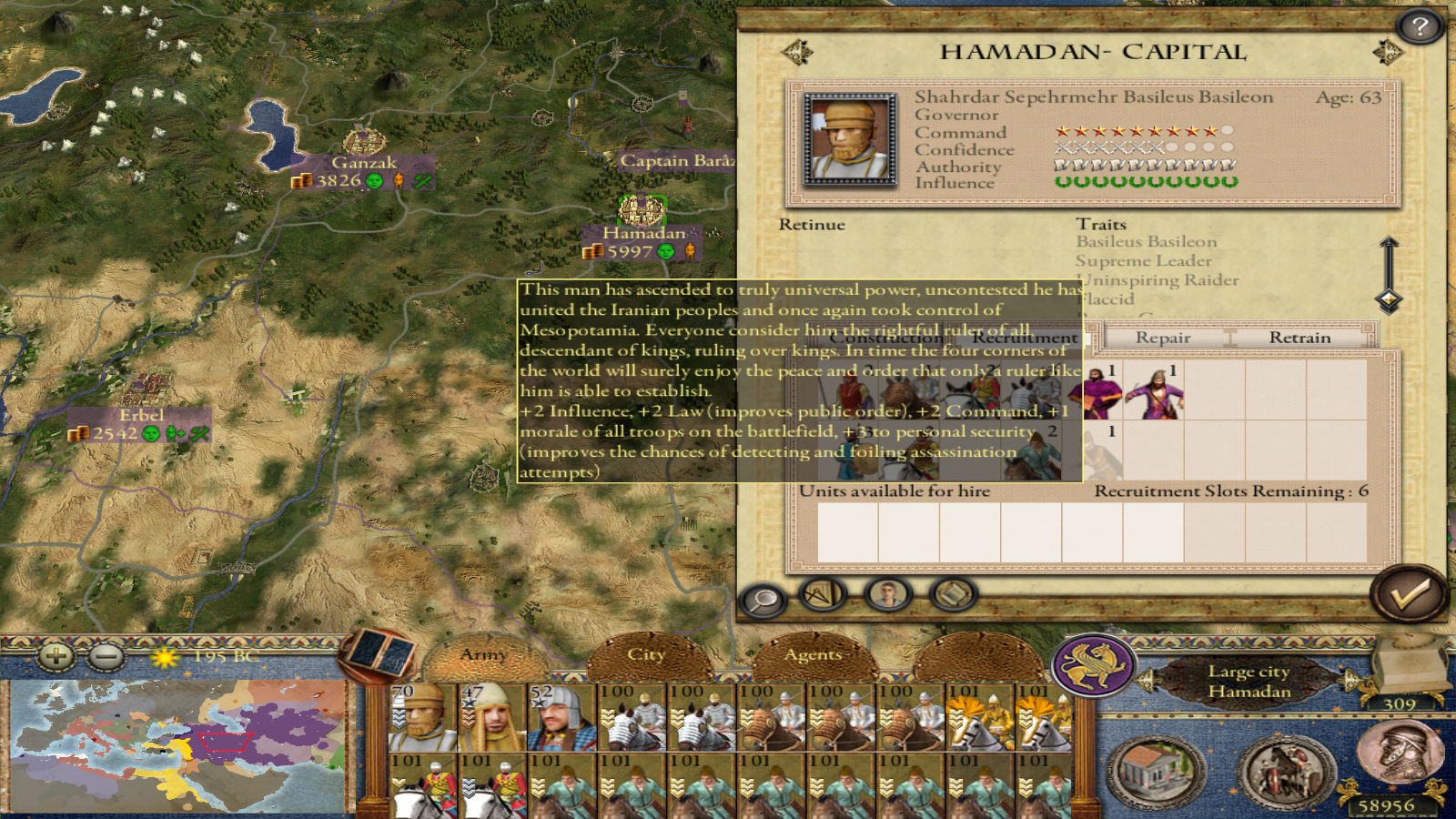Go to next settlement with the right title arrow

pos(1387,52)
